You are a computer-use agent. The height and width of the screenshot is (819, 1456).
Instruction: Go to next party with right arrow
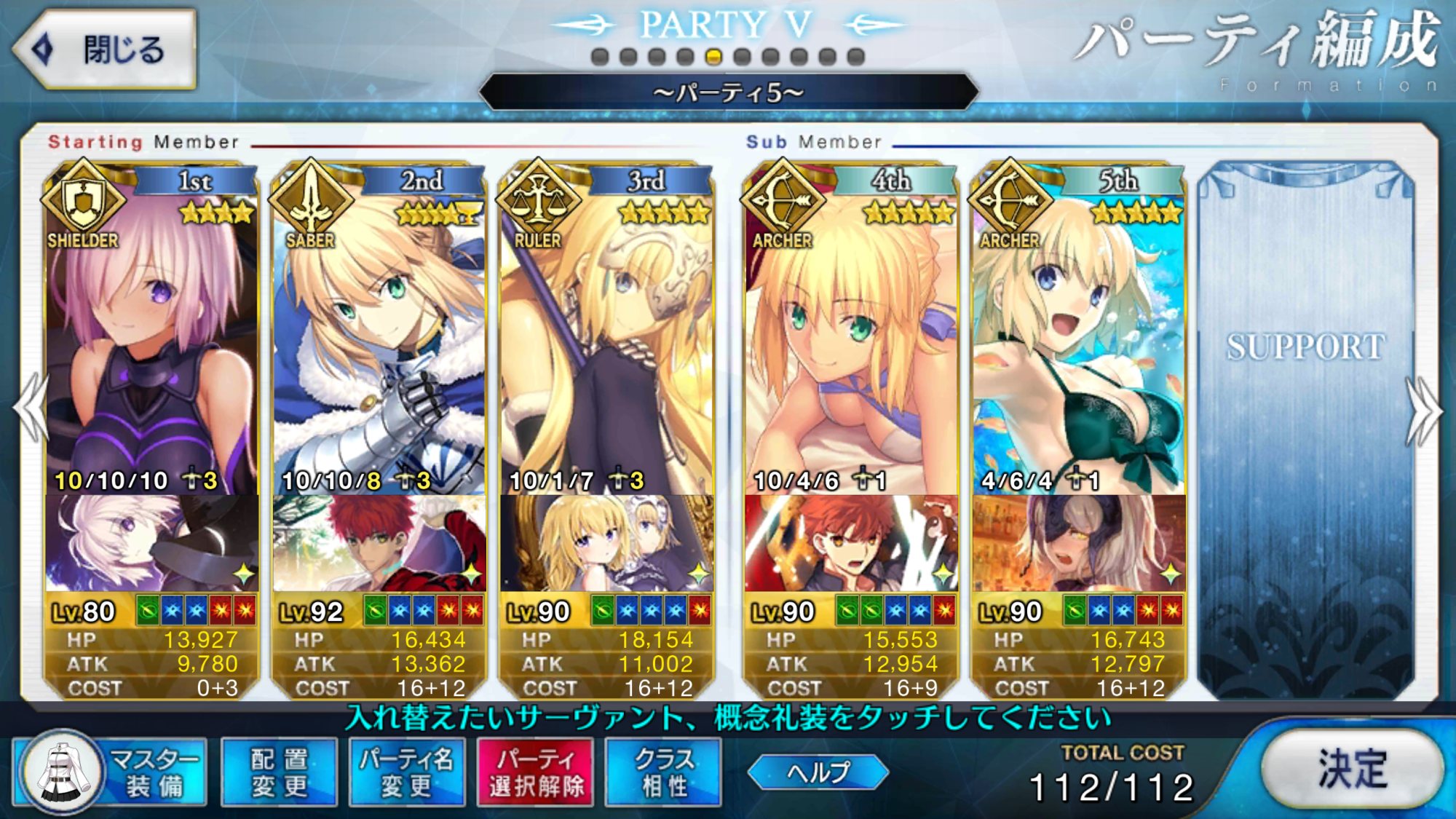(1424, 411)
